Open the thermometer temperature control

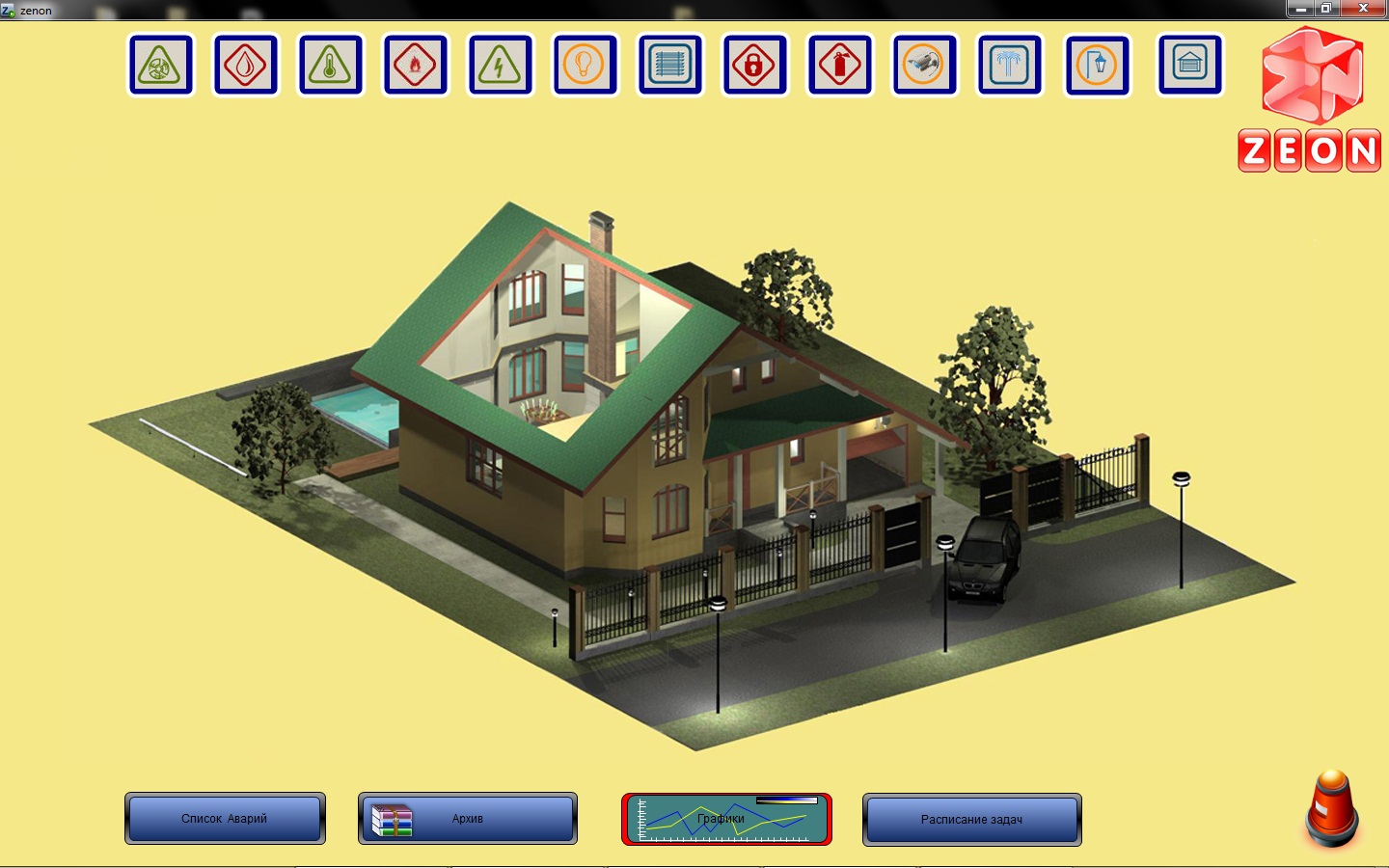[331, 66]
